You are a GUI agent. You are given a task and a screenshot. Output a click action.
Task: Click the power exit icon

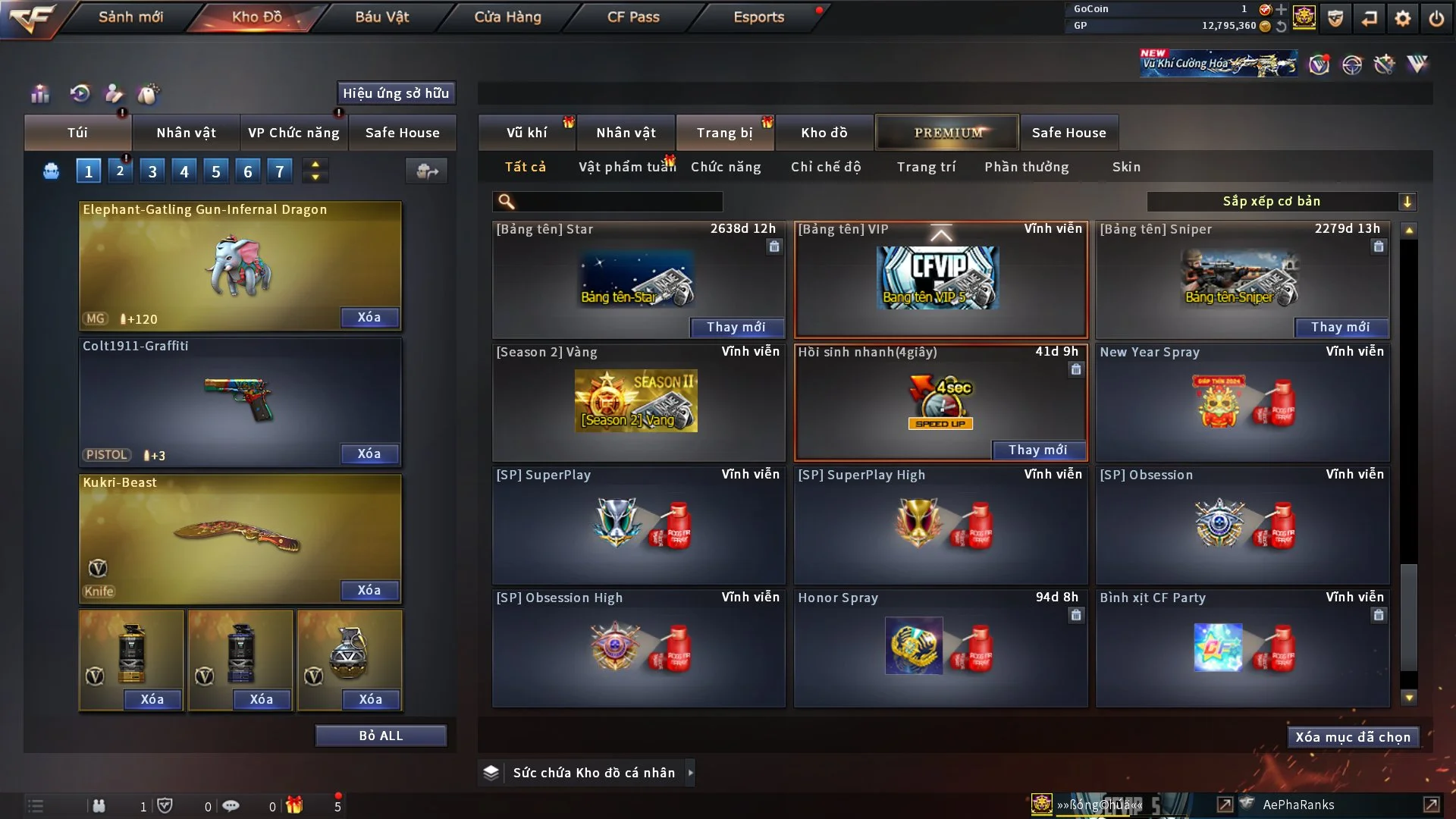1436,18
